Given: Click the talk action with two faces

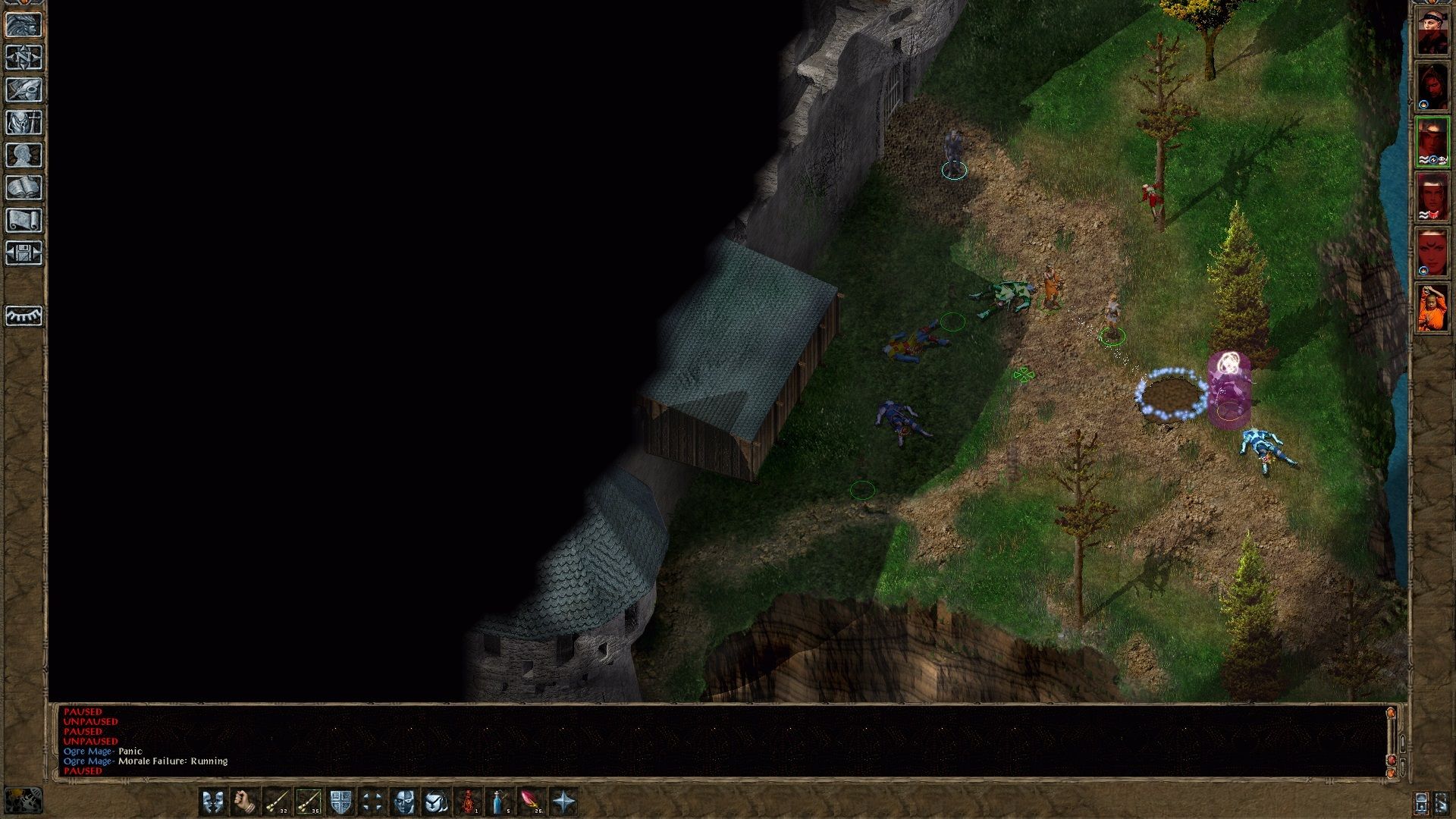Looking at the screenshot, I should pos(212,802).
